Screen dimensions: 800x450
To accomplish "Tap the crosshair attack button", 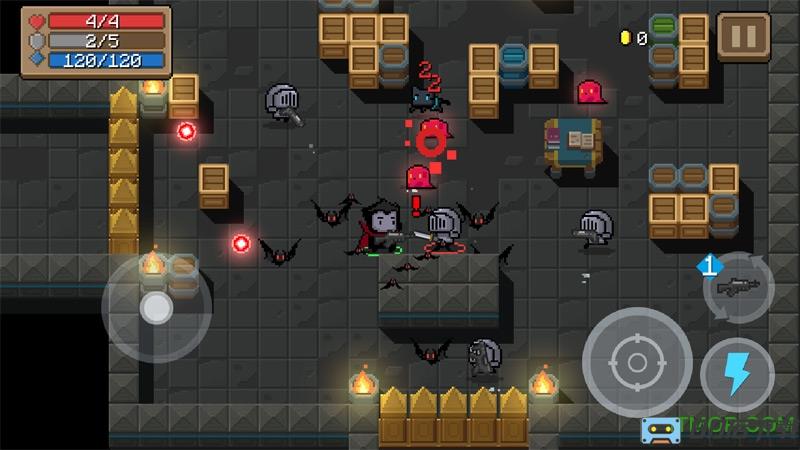I will point(636,361).
